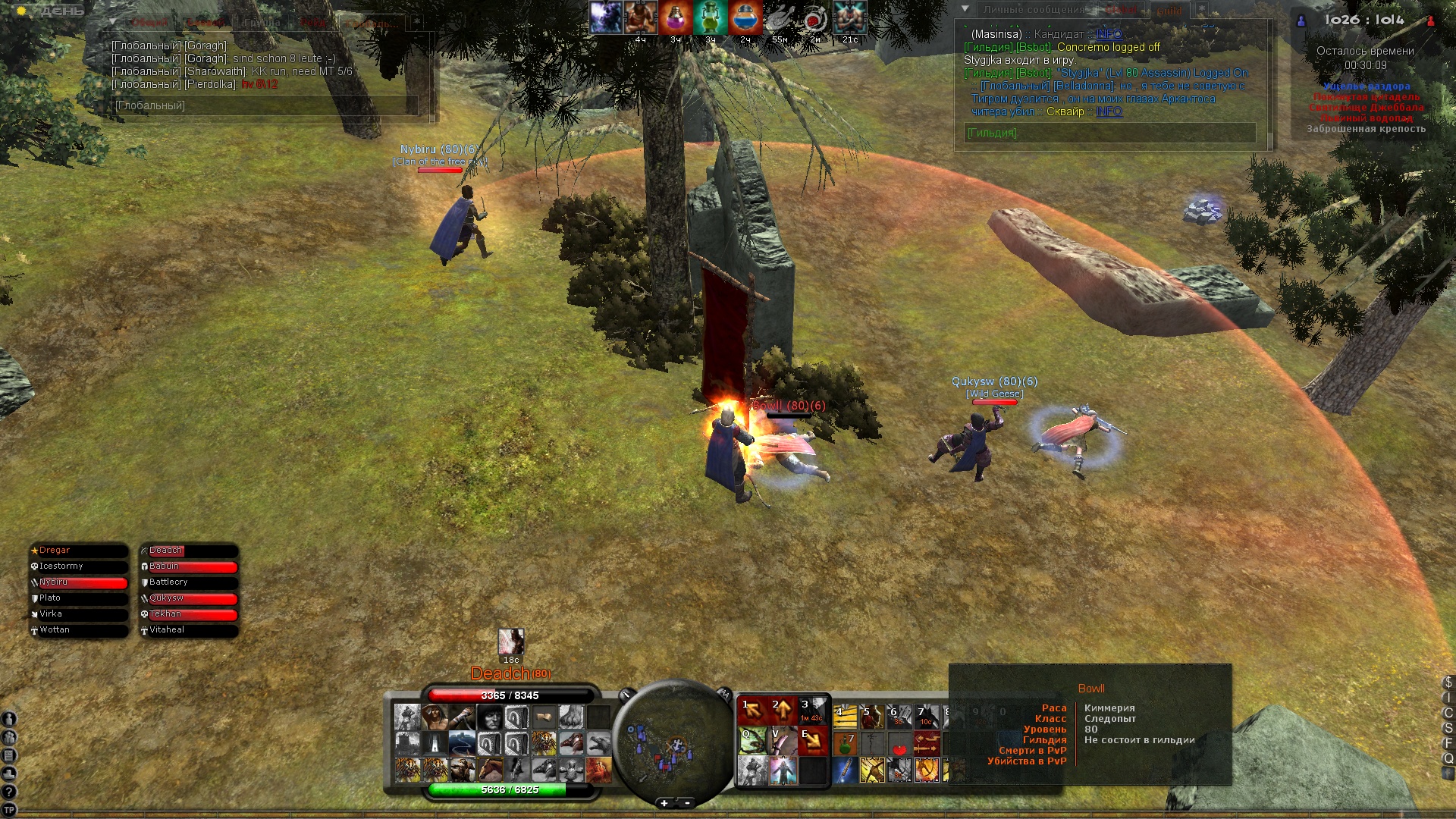Click the Гильдия chat input field
1456x819 pixels.
[1110, 133]
